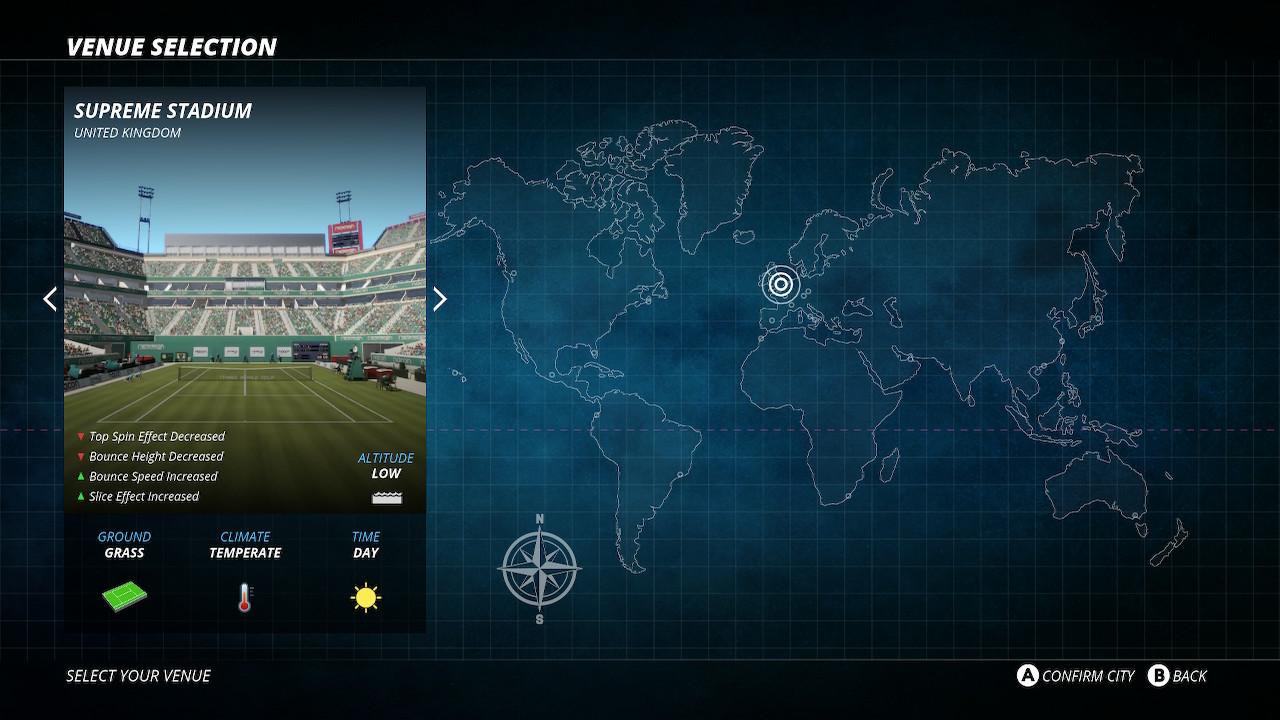This screenshot has height=720, width=1280.
Task: Select the Supreme Stadium venue preview
Action: pyautogui.click(x=245, y=300)
